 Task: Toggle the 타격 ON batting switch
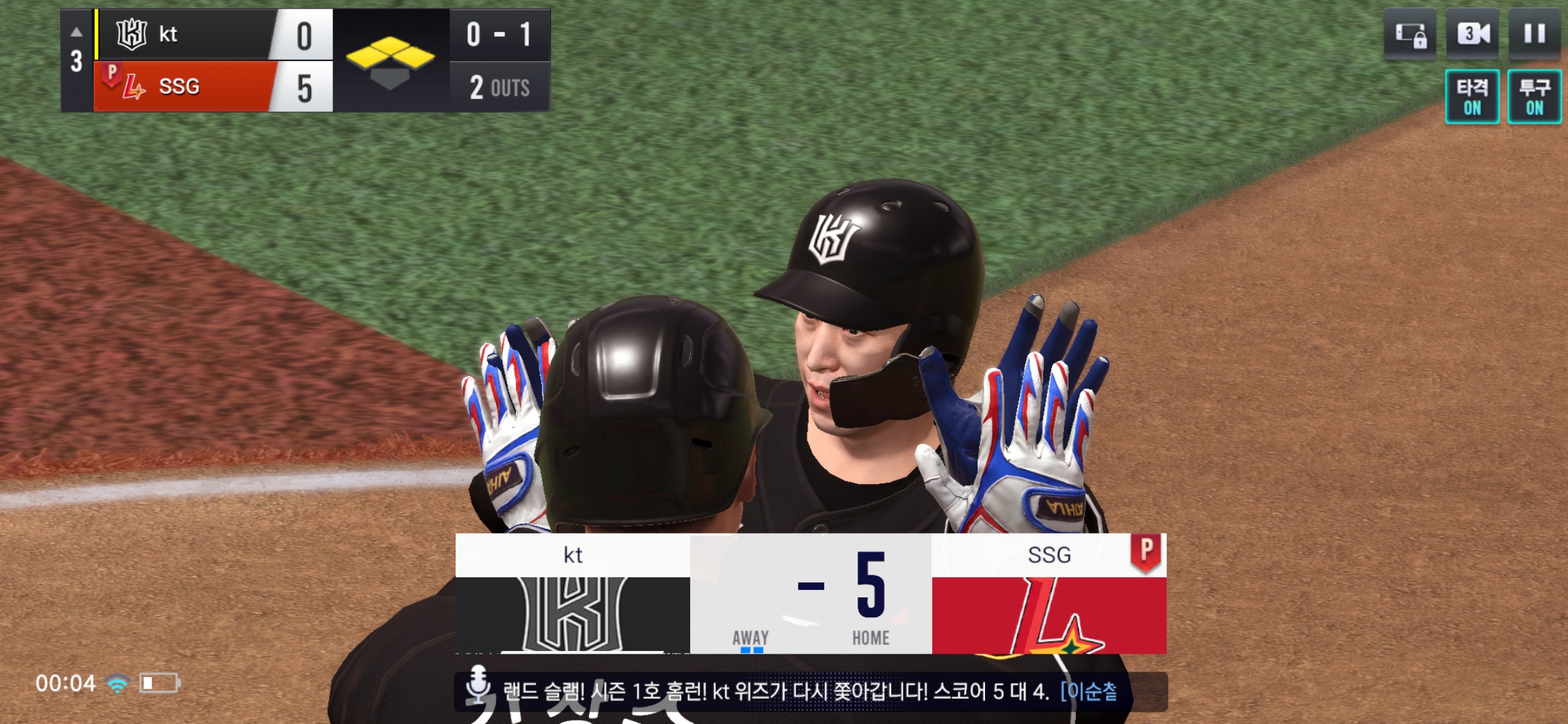tap(1472, 97)
